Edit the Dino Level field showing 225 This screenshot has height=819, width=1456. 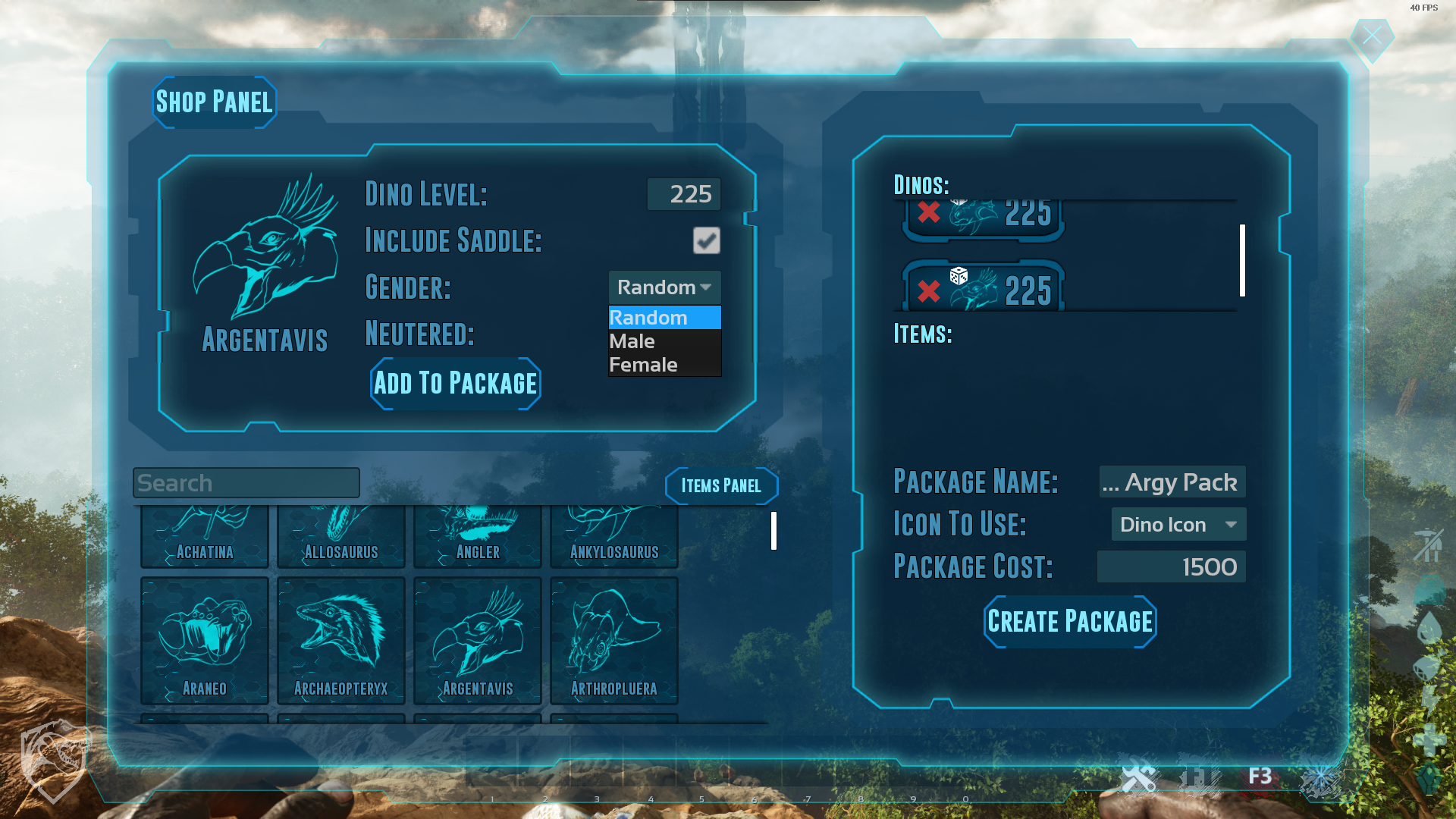(684, 194)
